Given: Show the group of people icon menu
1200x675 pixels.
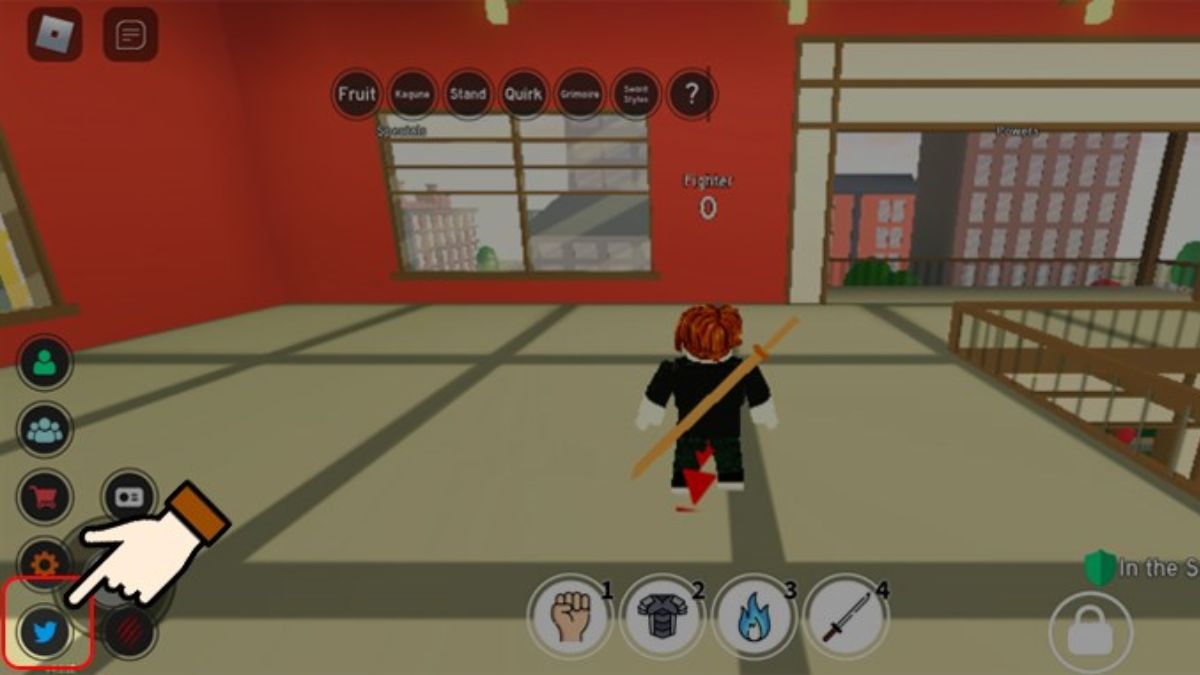Looking at the screenshot, I should click(45, 430).
